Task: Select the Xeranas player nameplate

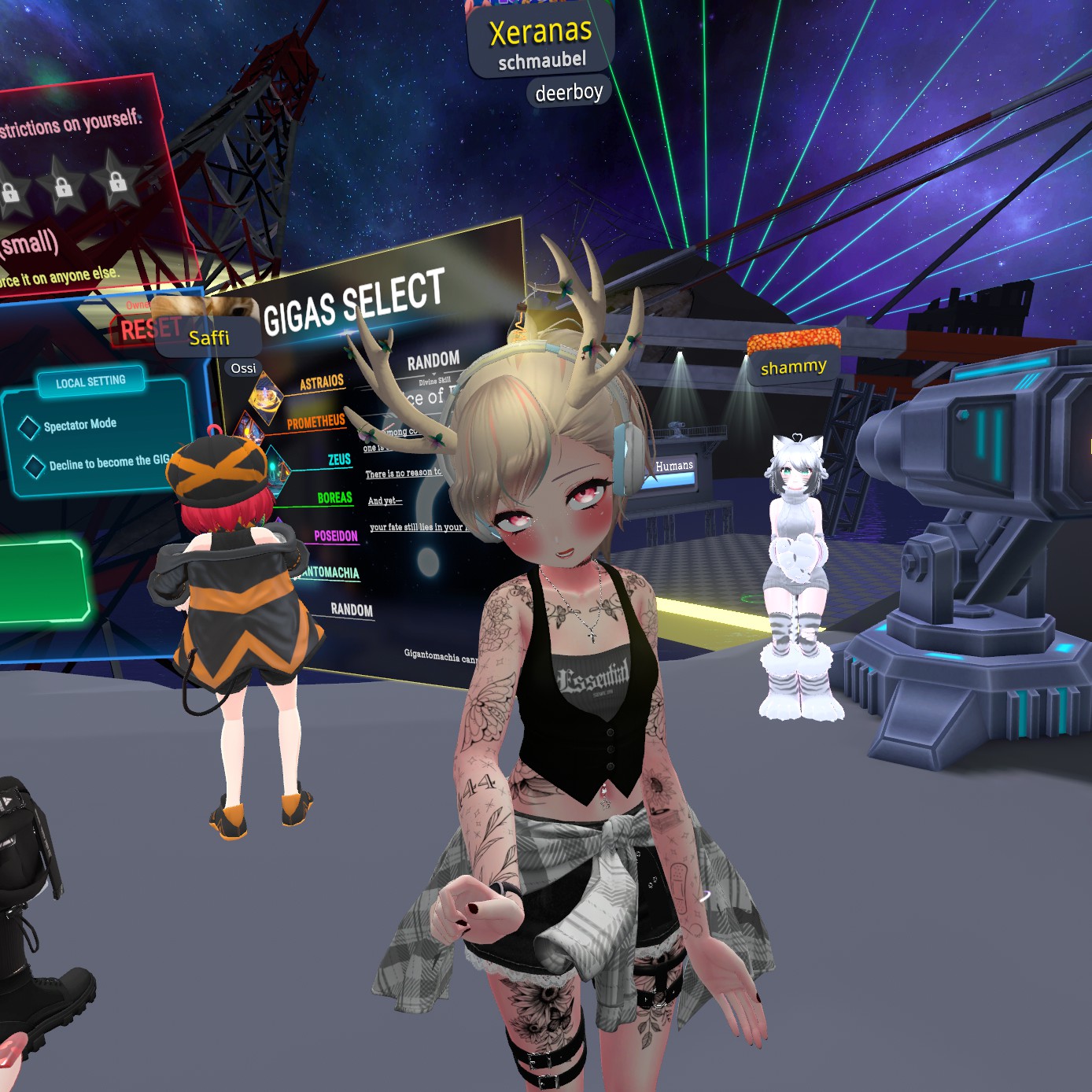Action: (540, 33)
